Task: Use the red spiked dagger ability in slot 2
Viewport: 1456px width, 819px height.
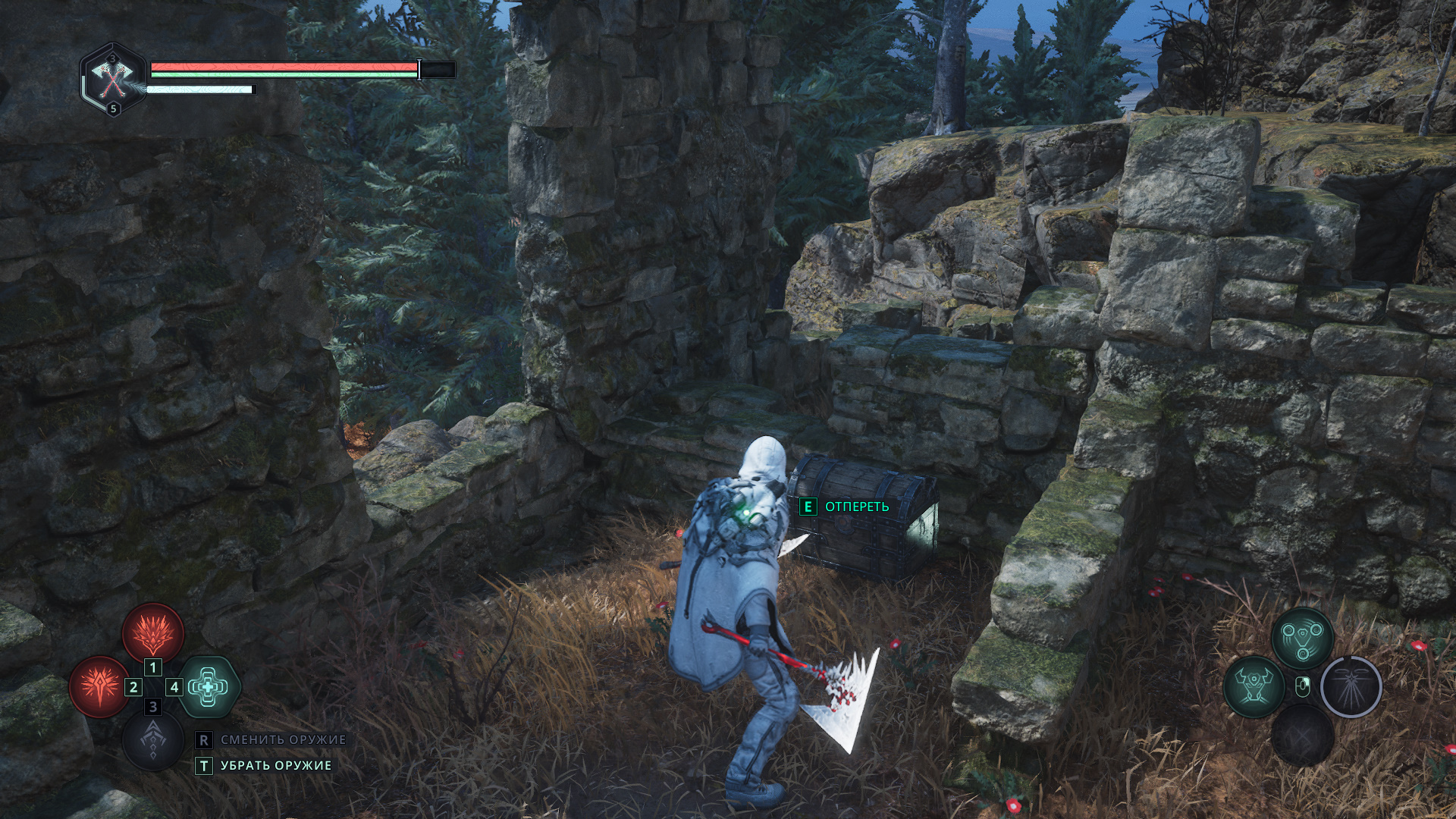Action: coord(99,687)
